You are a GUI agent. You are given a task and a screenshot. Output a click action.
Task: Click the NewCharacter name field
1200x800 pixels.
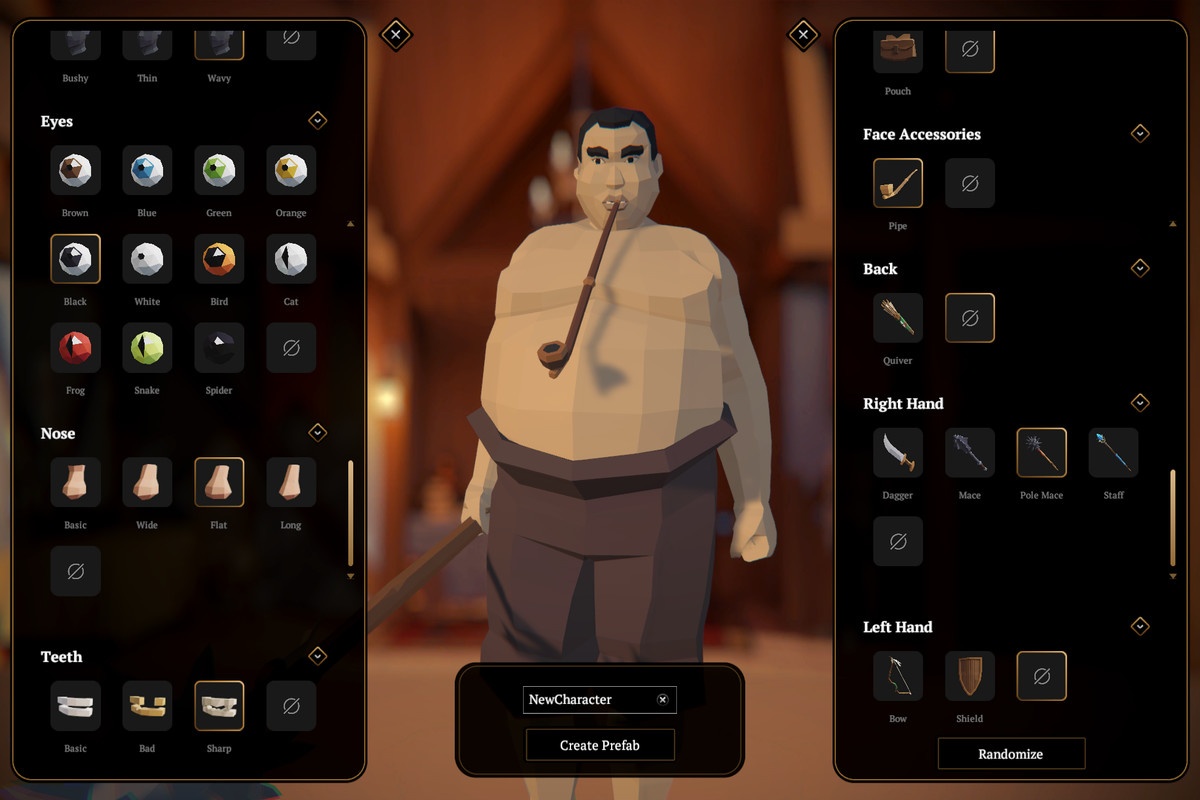coord(588,700)
